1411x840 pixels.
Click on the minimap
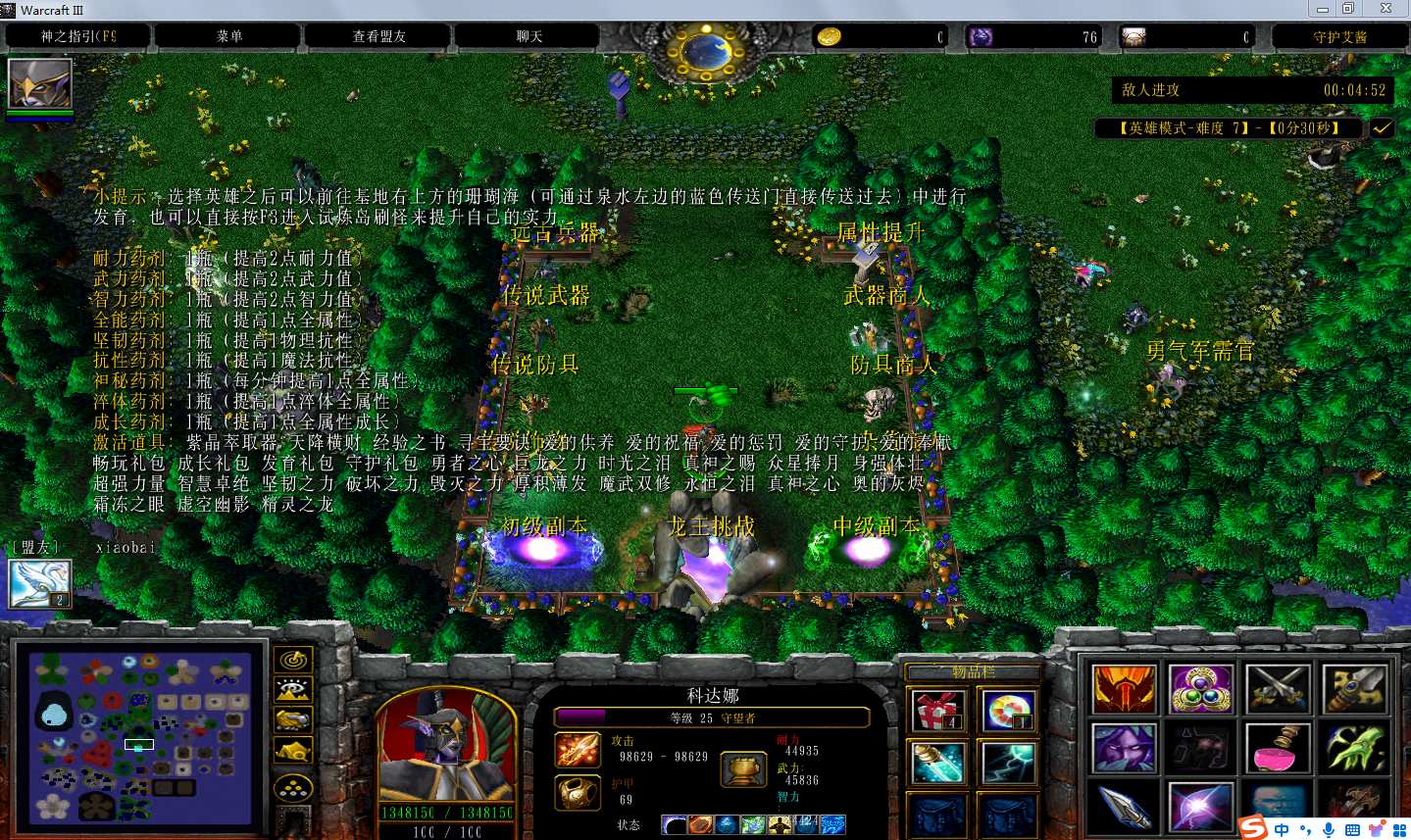click(138, 737)
